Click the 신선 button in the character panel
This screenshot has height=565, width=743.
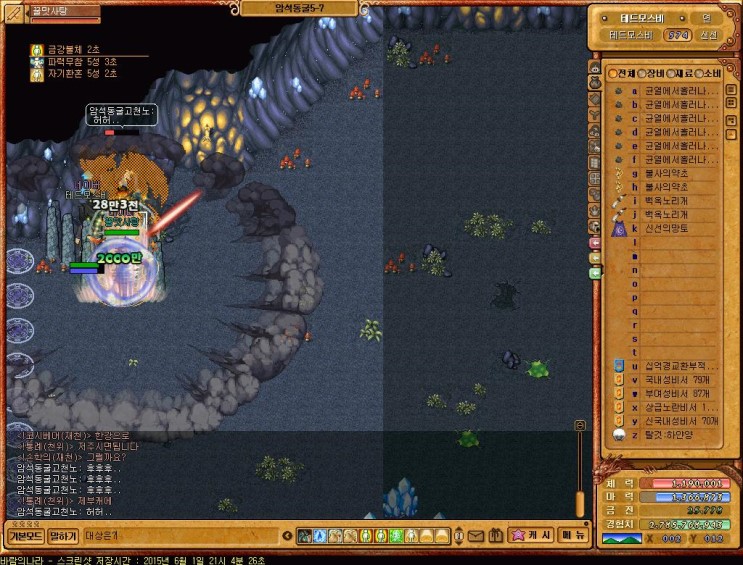tap(708, 35)
